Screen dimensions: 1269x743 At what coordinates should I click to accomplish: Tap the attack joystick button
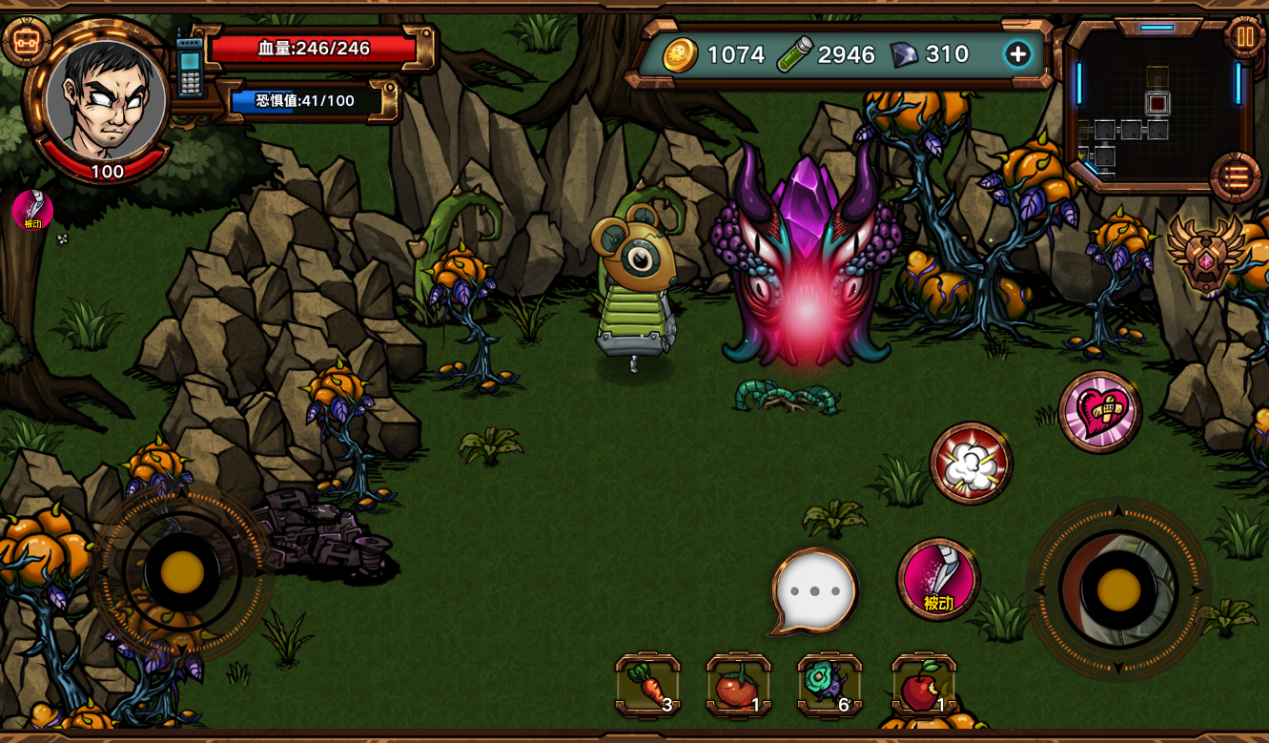[1118, 590]
